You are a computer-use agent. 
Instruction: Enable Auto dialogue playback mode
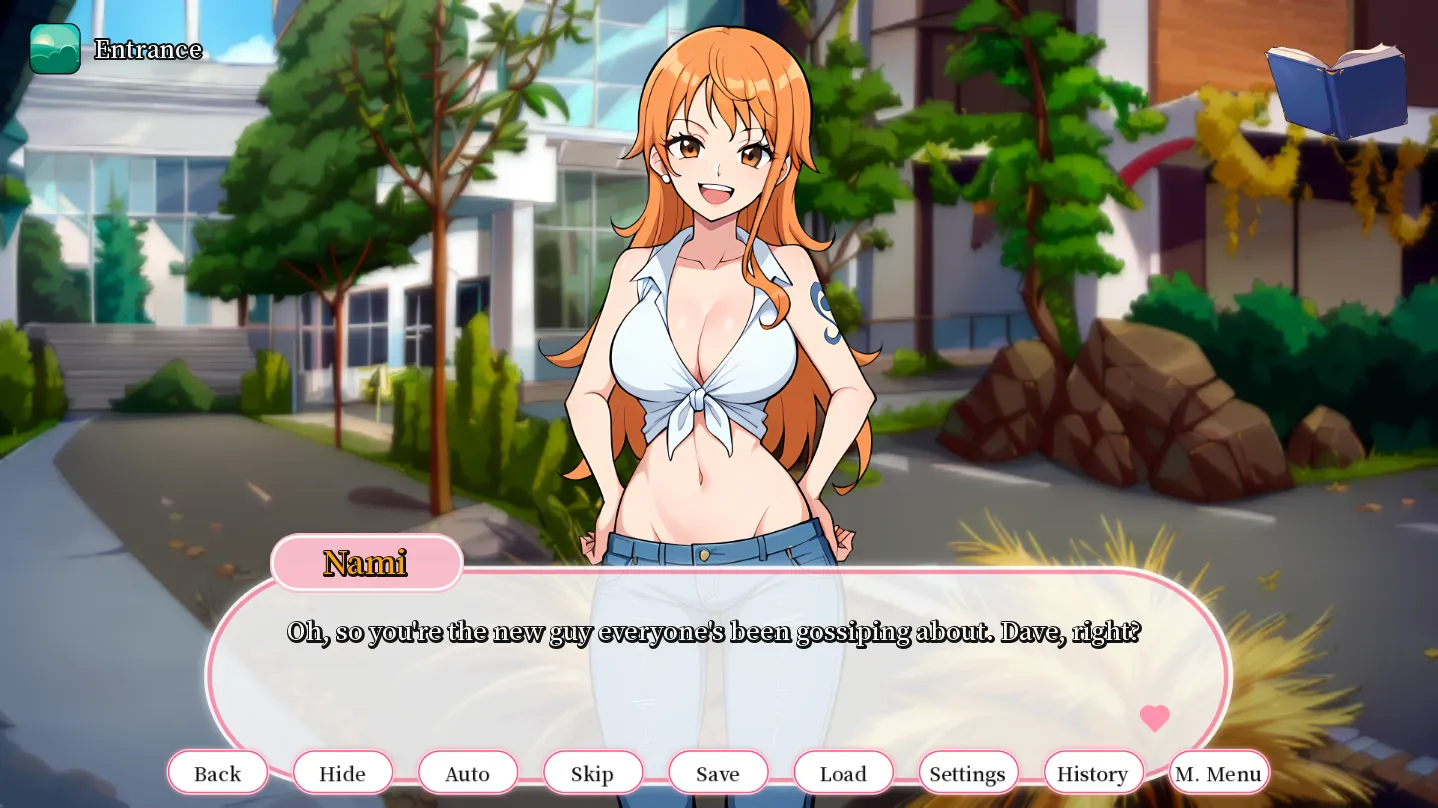pos(468,772)
